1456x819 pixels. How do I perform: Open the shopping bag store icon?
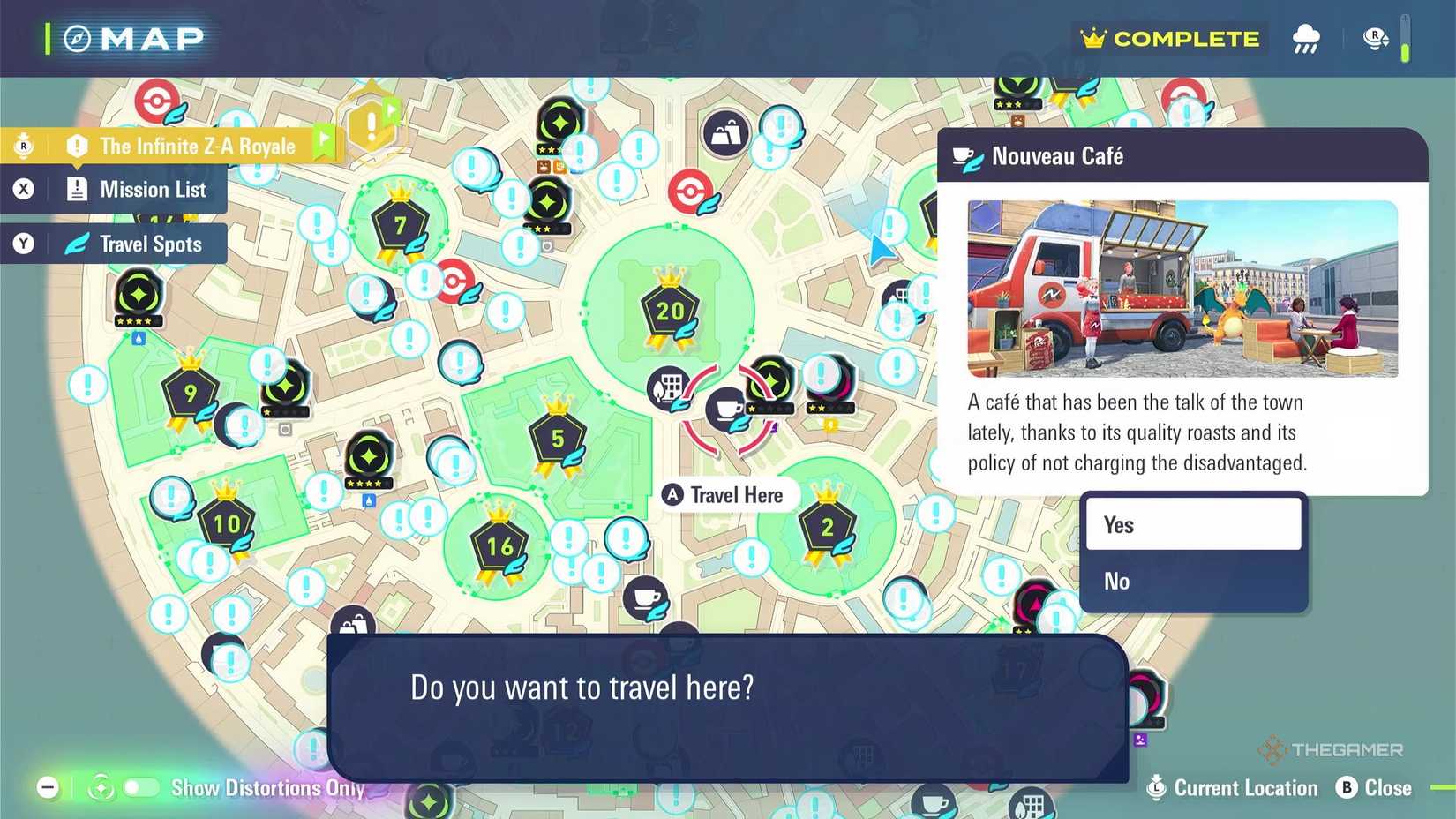[x=726, y=131]
